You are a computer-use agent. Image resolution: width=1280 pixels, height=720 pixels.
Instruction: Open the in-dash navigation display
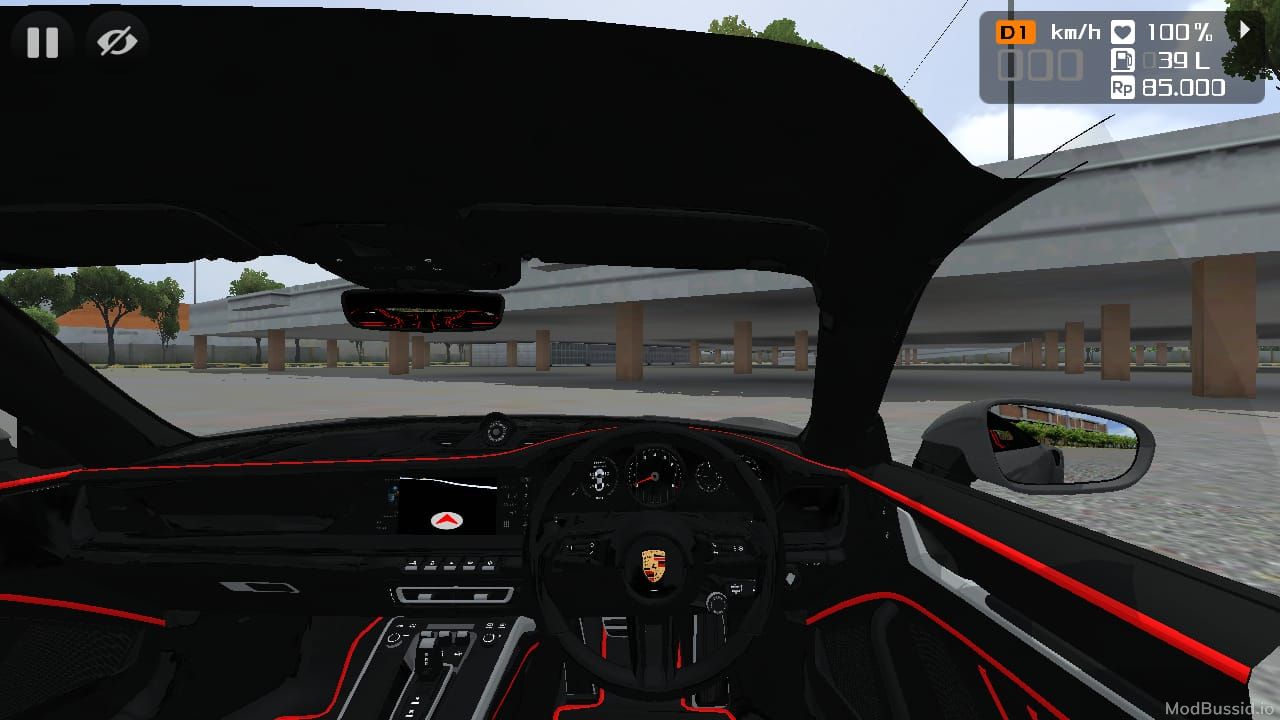pos(447,505)
